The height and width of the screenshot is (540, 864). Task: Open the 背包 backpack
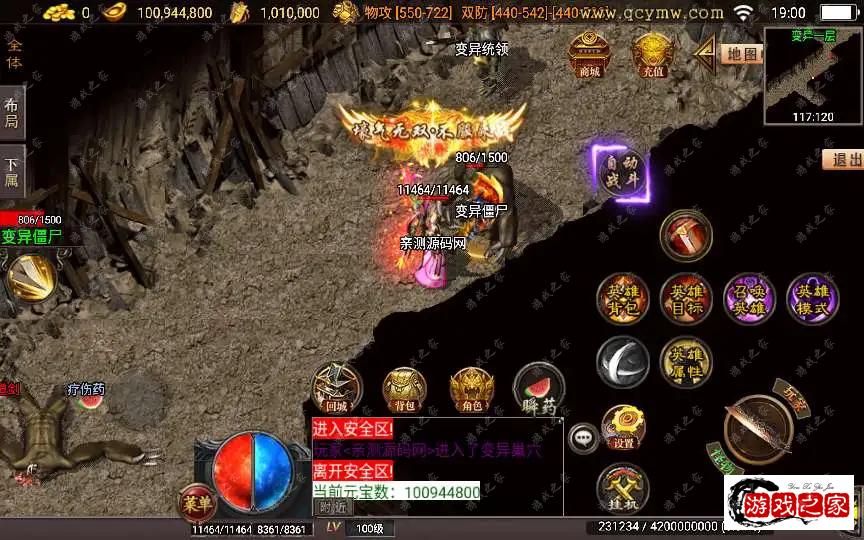[x=404, y=390]
